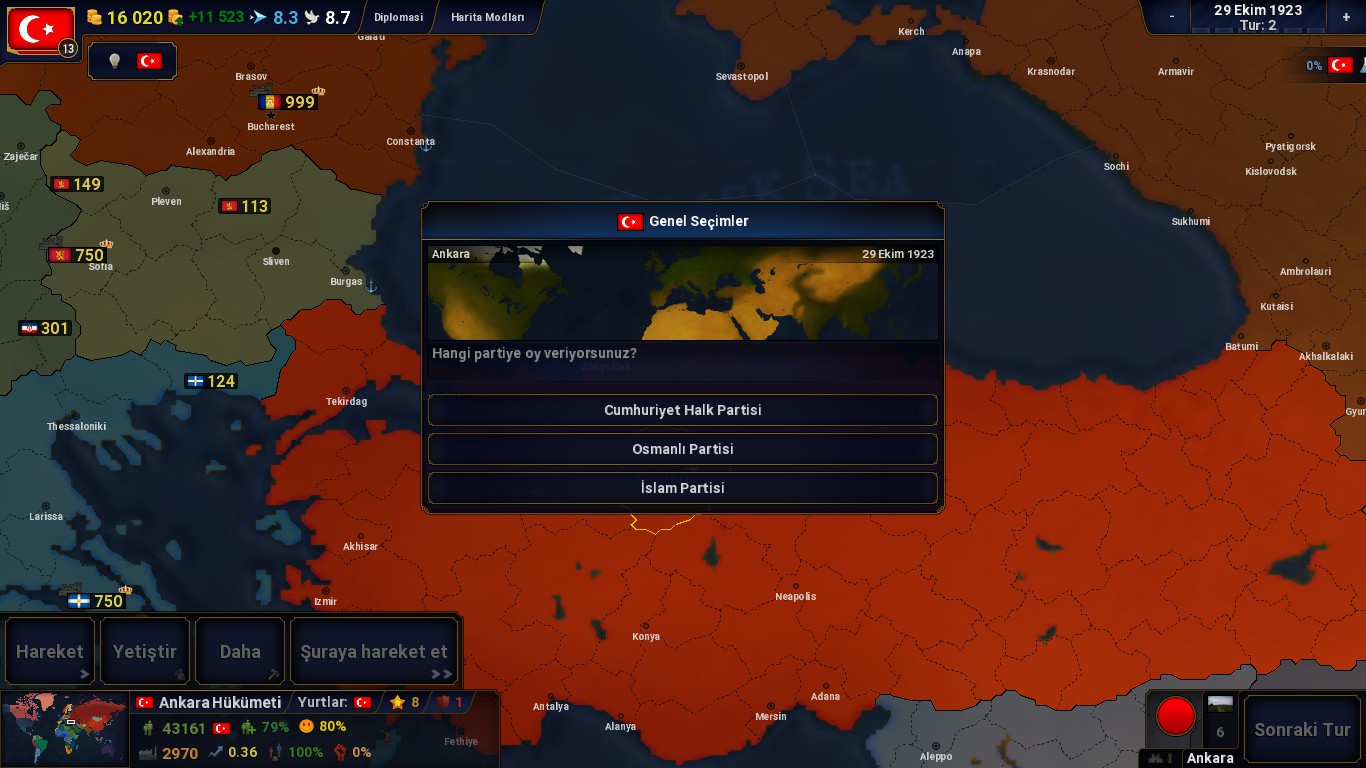
Task: Click the Ankara Hükümeti province title
Action: click(219, 703)
